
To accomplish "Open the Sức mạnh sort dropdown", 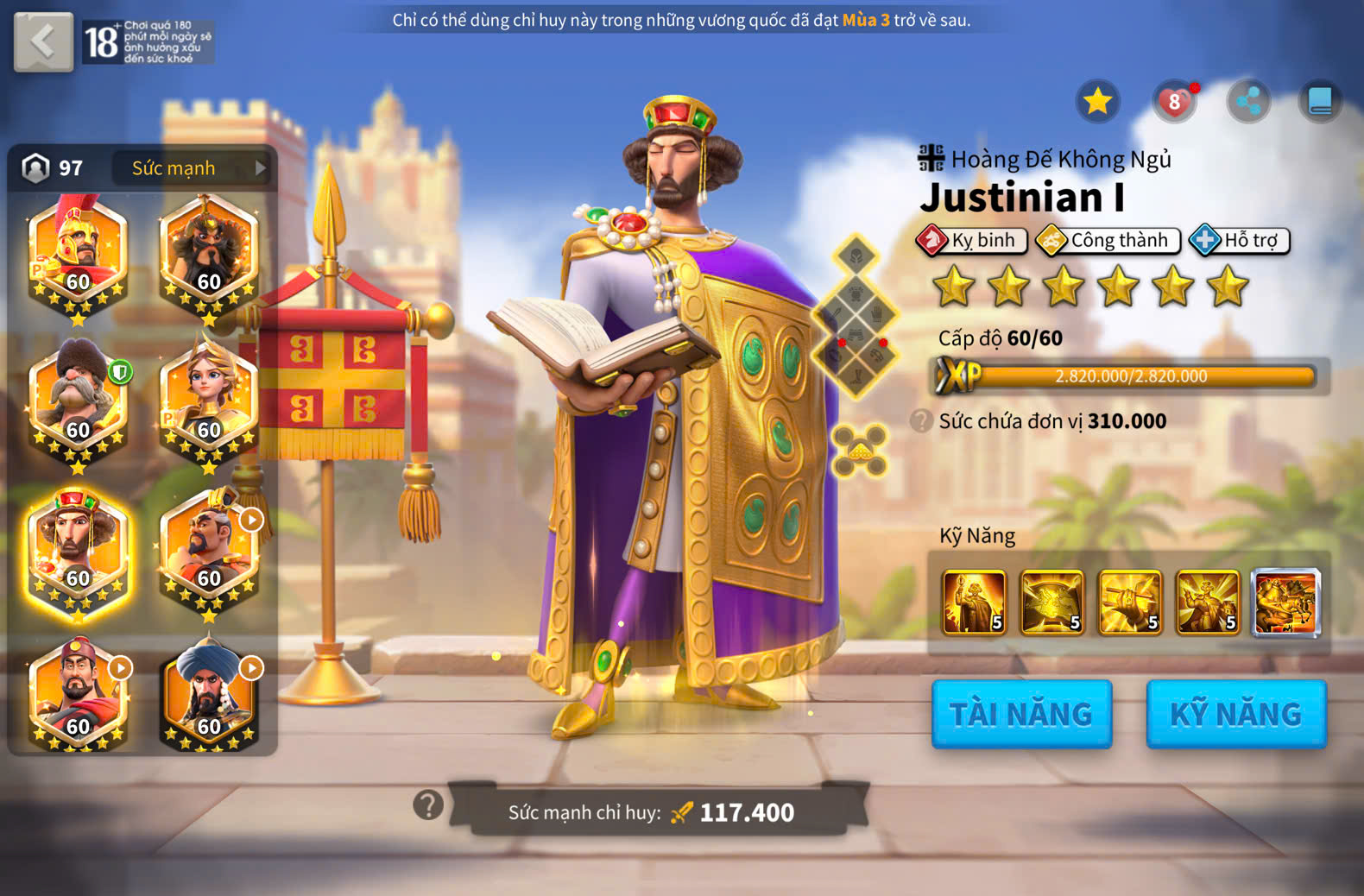I will 192,168.
